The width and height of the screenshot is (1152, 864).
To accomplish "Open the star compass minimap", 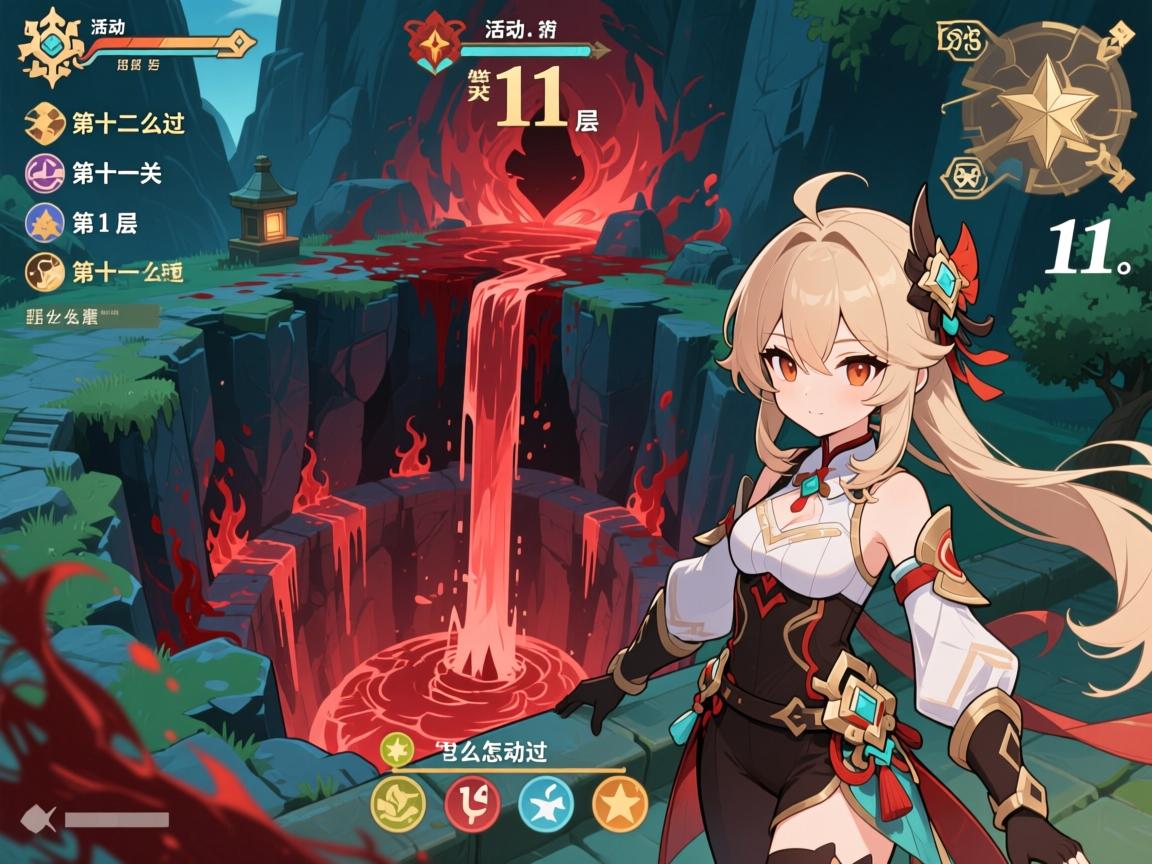I will [1045, 109].
